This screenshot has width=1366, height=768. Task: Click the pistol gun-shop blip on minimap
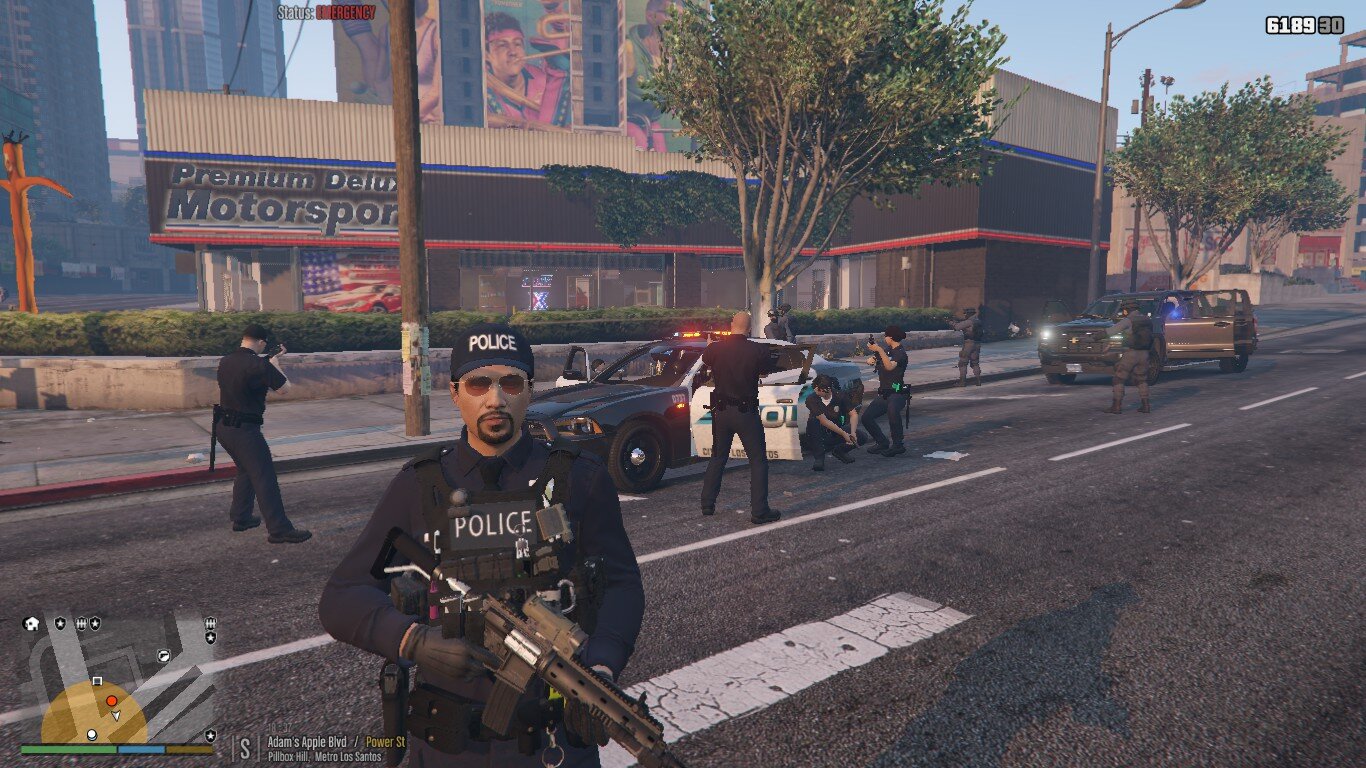(163, 656)
